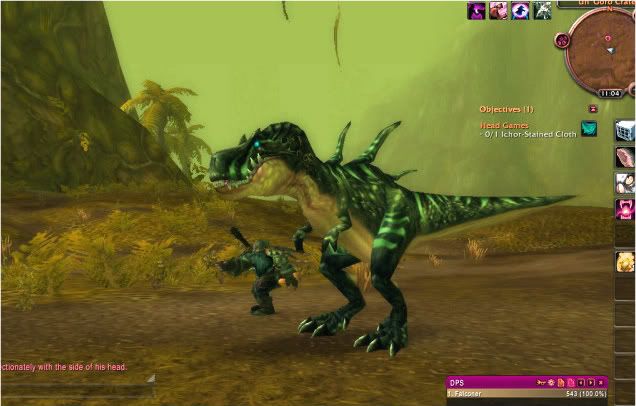636x406 pixels.
Task: Close the DPS meter window
Action: (x=602, y=382)
